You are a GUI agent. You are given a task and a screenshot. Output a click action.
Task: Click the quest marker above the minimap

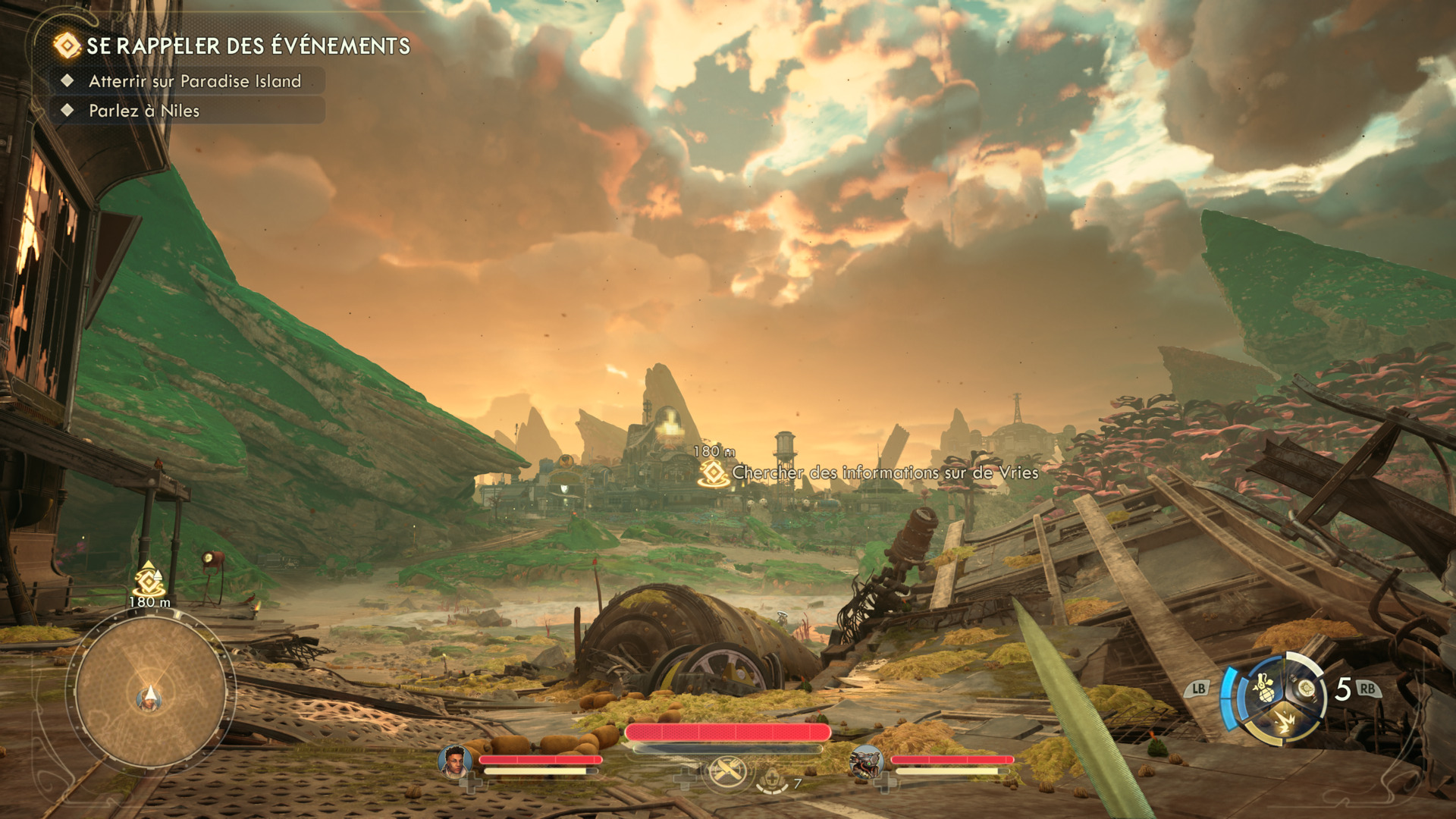click(149, 581)
